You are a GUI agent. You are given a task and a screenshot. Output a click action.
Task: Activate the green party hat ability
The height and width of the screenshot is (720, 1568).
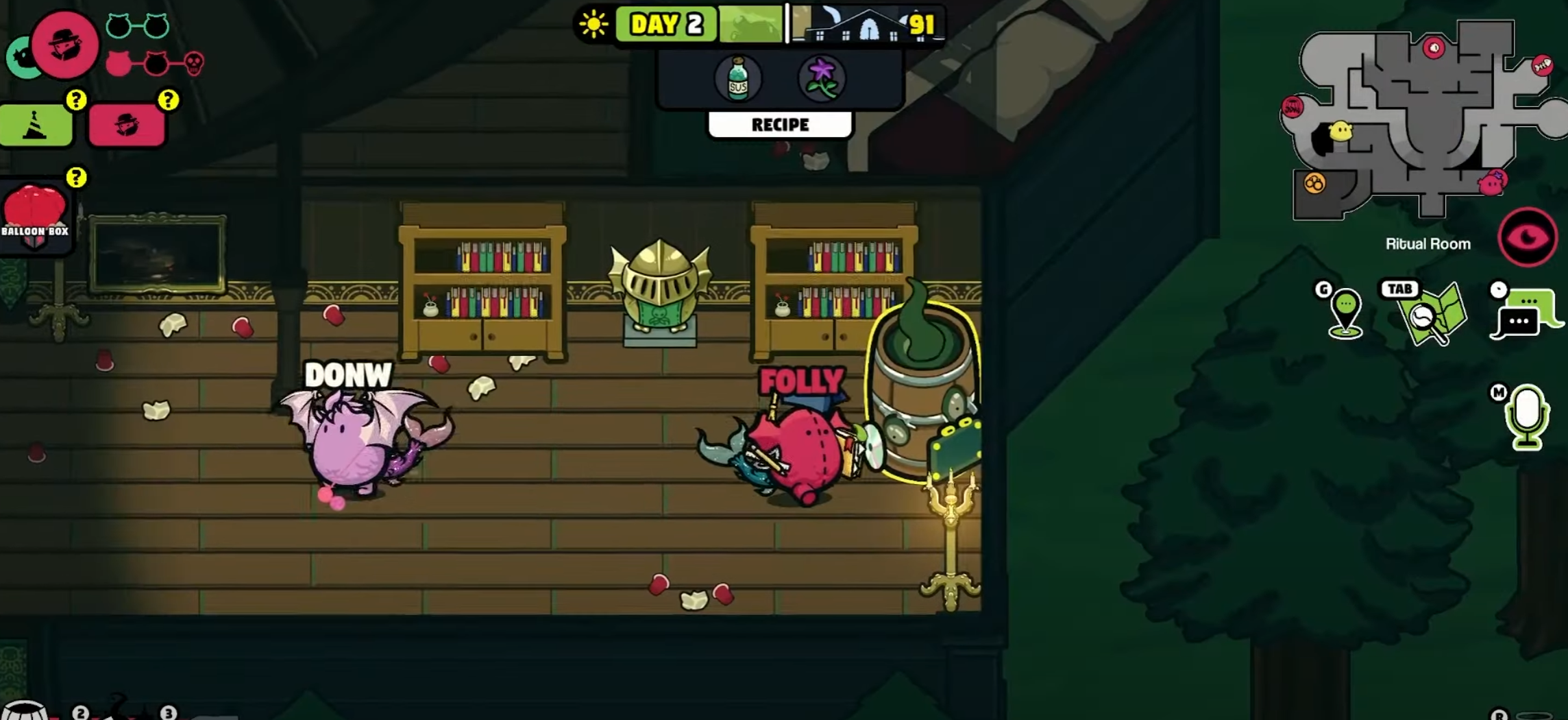point(36,125)
